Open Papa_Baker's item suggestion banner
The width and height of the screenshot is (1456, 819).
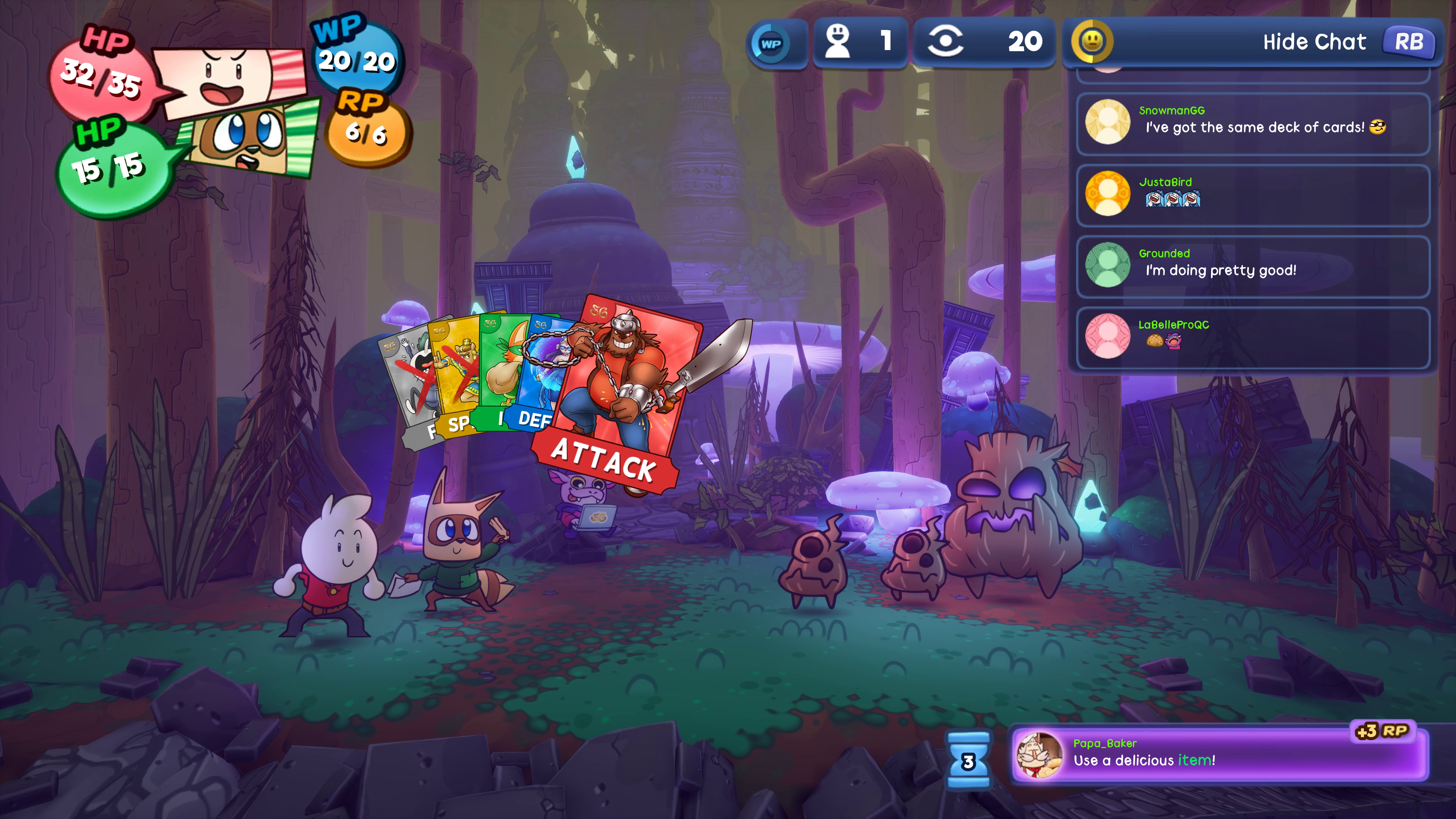tap(1220, 755)
